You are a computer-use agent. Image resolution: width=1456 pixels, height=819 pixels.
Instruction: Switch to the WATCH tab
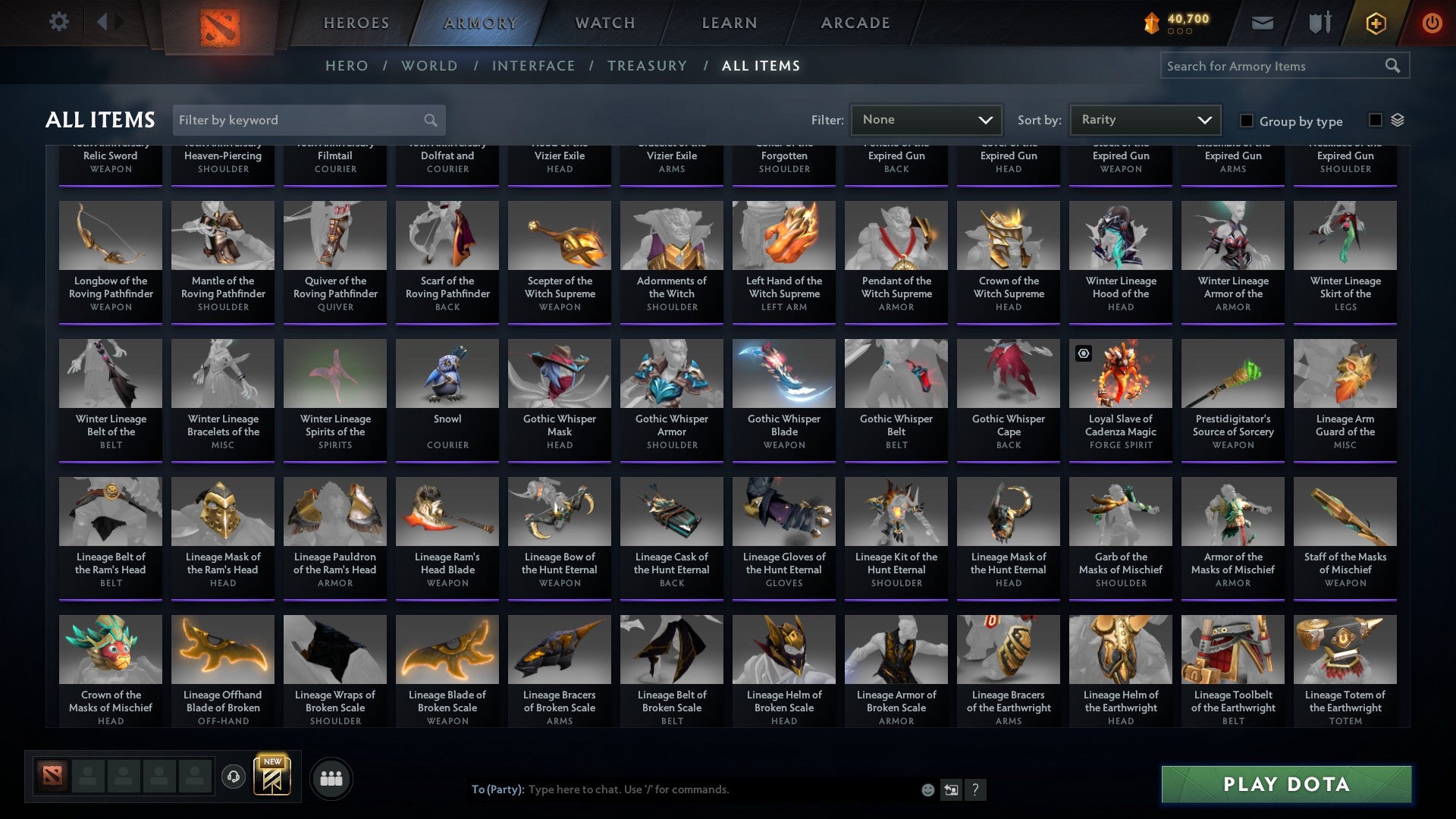coord(604,22)
